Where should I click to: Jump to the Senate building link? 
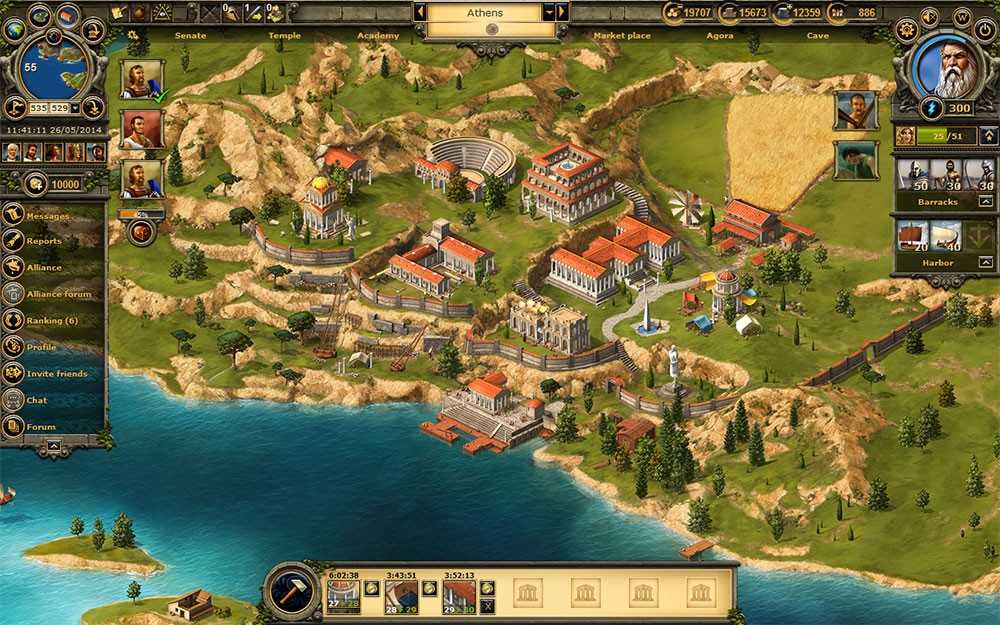point(190,36)
